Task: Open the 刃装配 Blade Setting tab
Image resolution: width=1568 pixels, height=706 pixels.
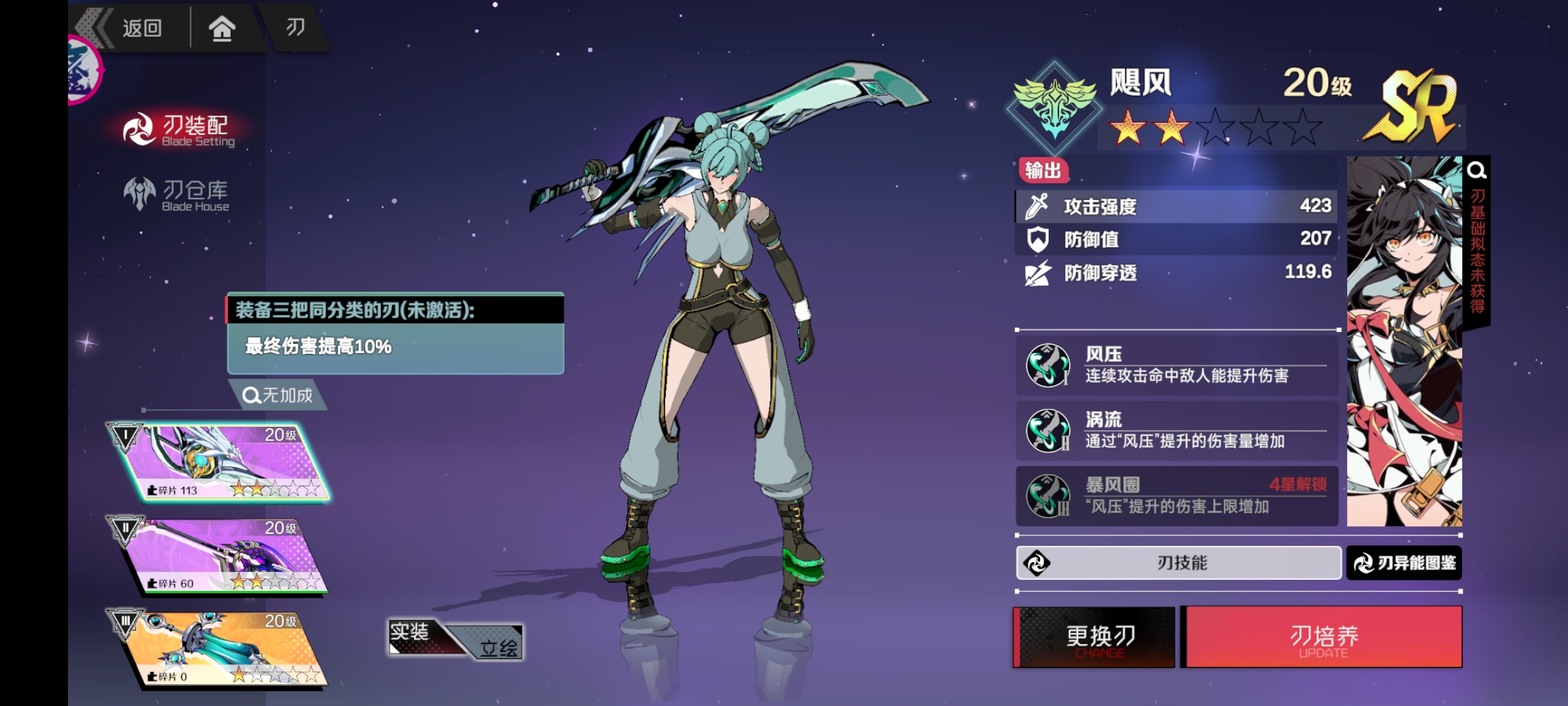Action: tap(180, 129)
